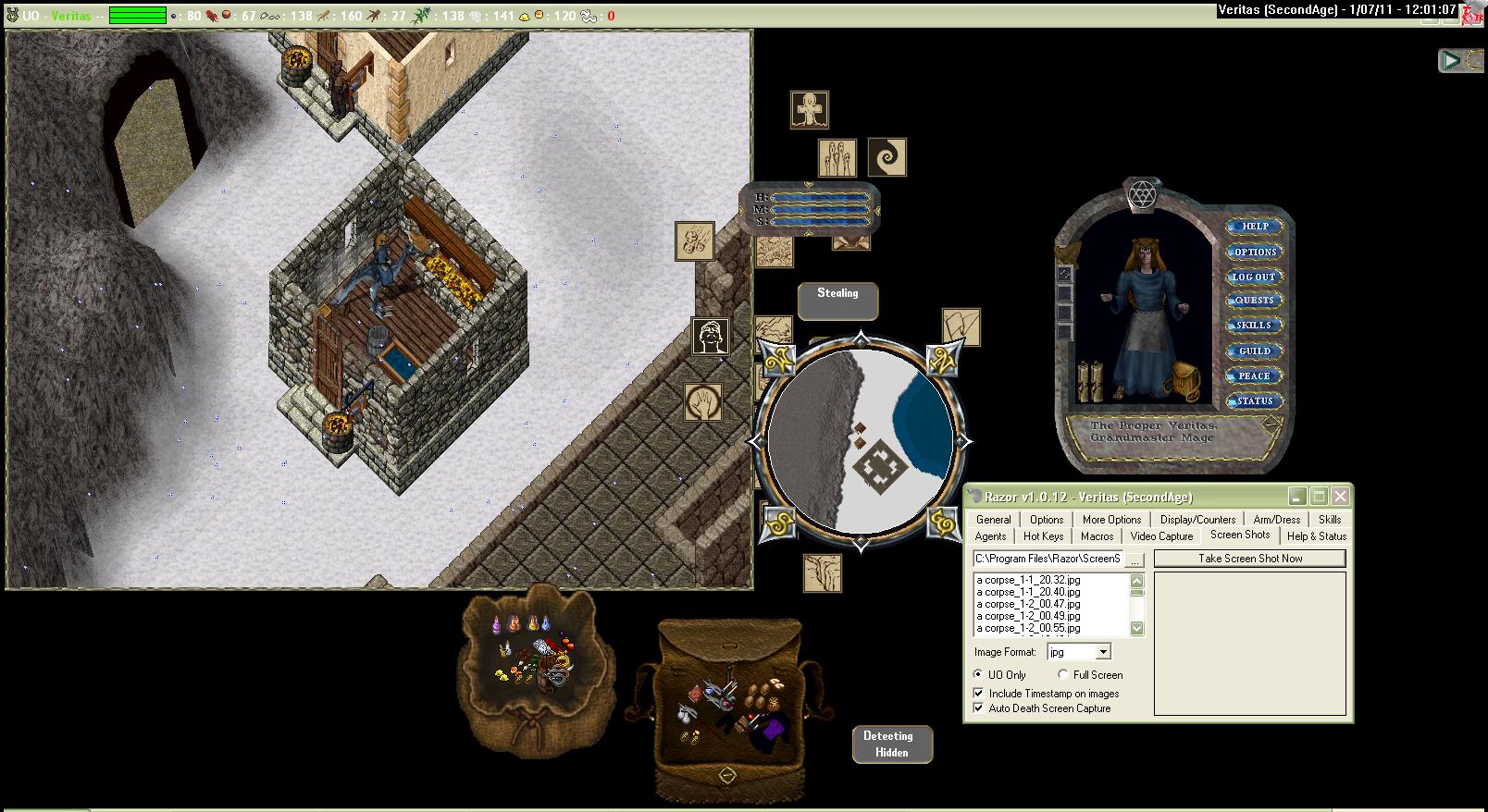The width and height of the screenshot is (1488, 812).
Task: Open the HELP menu on the paperdoll
Action: 1254,227
